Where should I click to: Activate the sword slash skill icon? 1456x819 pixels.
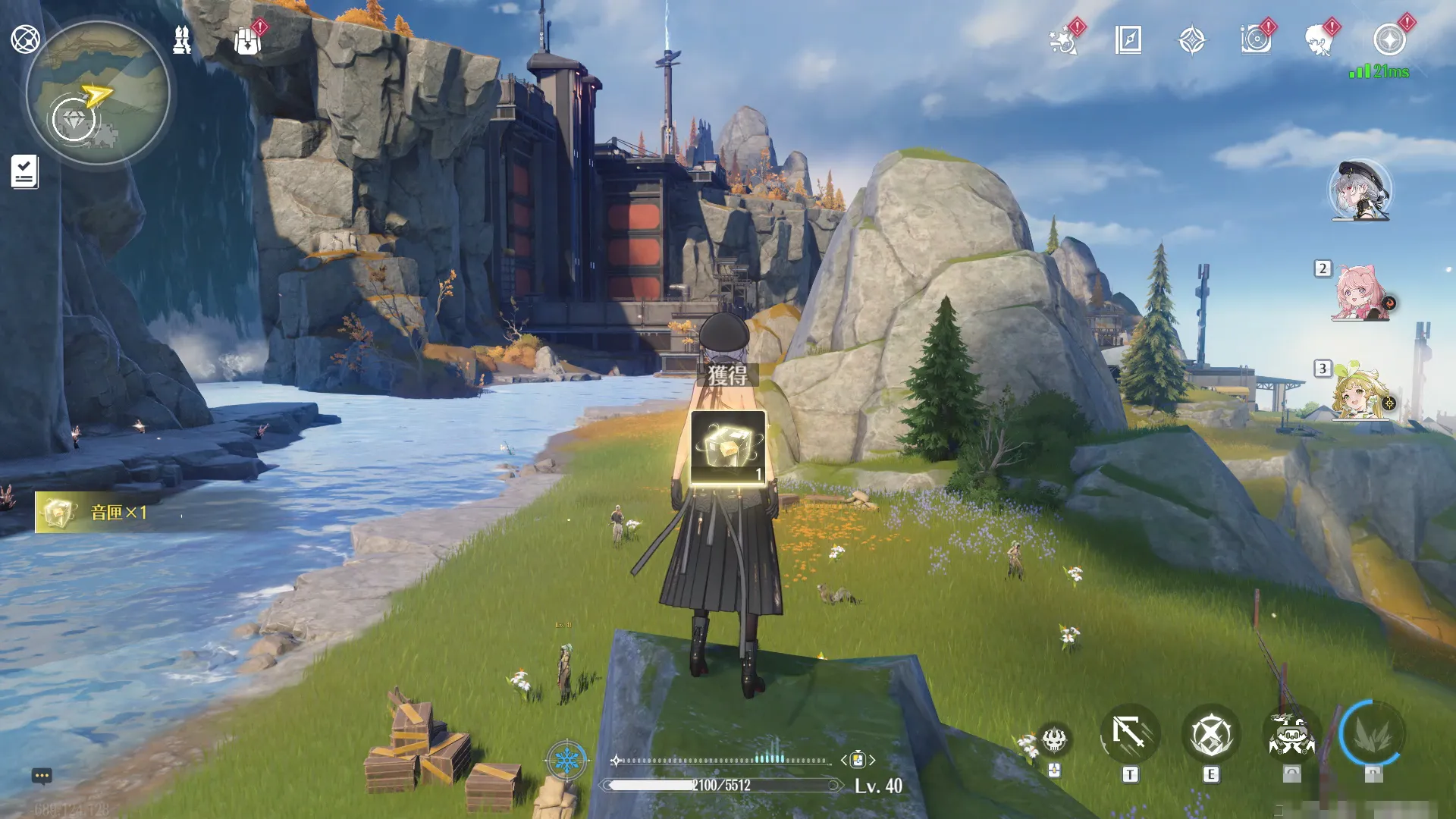(1130, 734)
